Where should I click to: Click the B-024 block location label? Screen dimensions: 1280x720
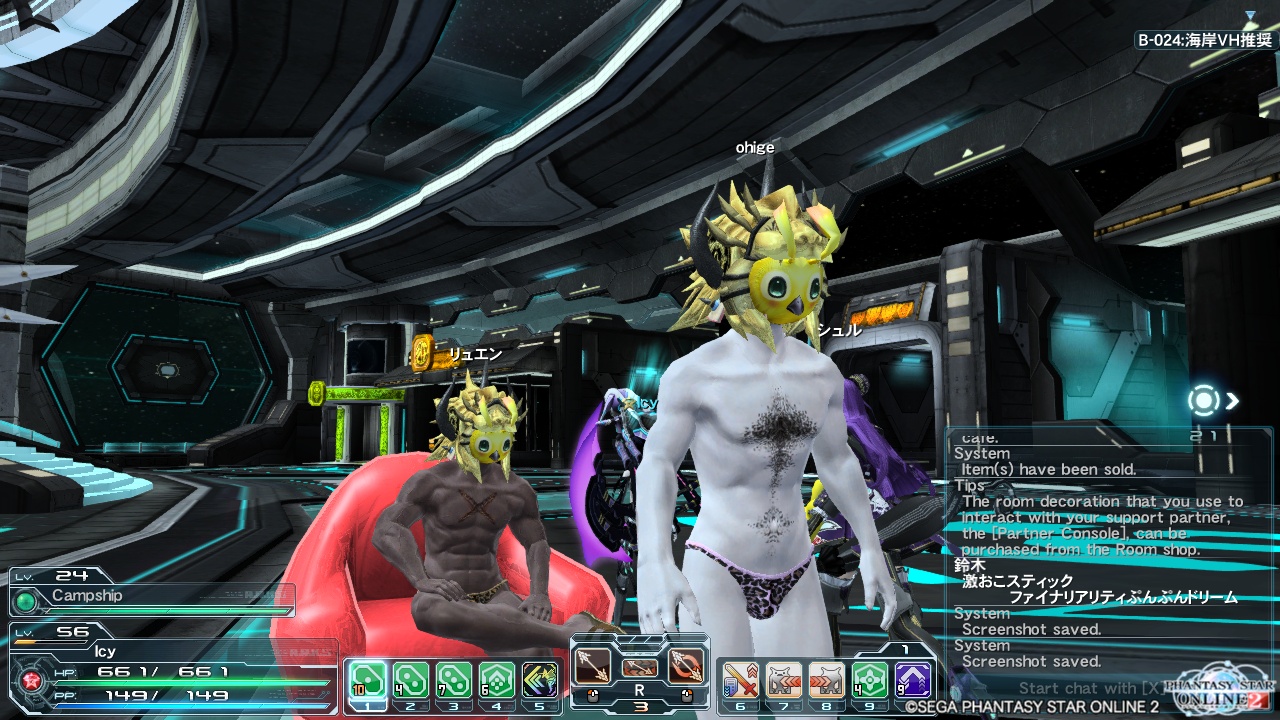tap(1205, 41)
